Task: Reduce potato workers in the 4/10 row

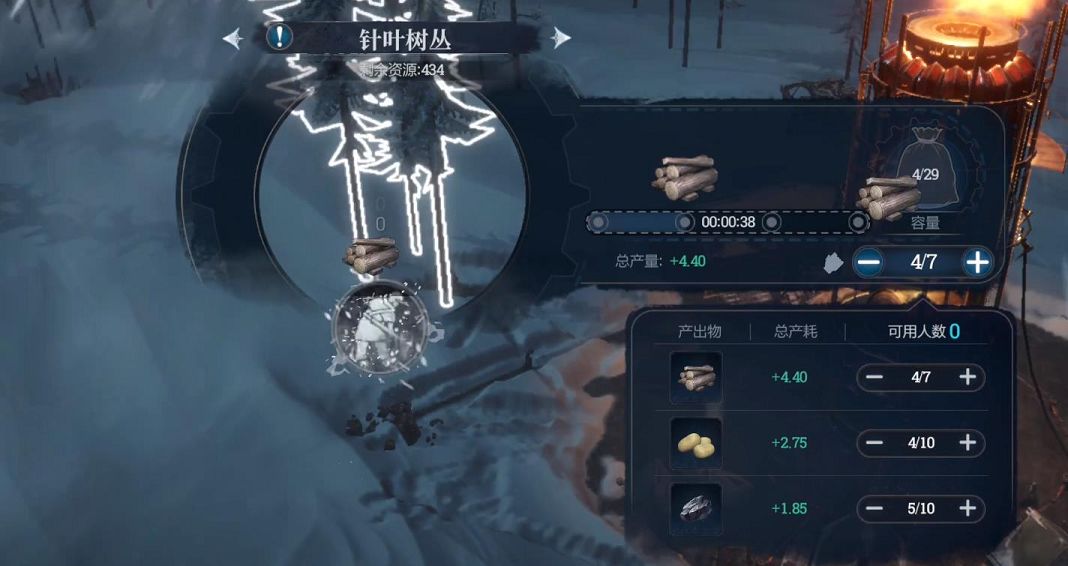Action: click(x=875, y=443)
